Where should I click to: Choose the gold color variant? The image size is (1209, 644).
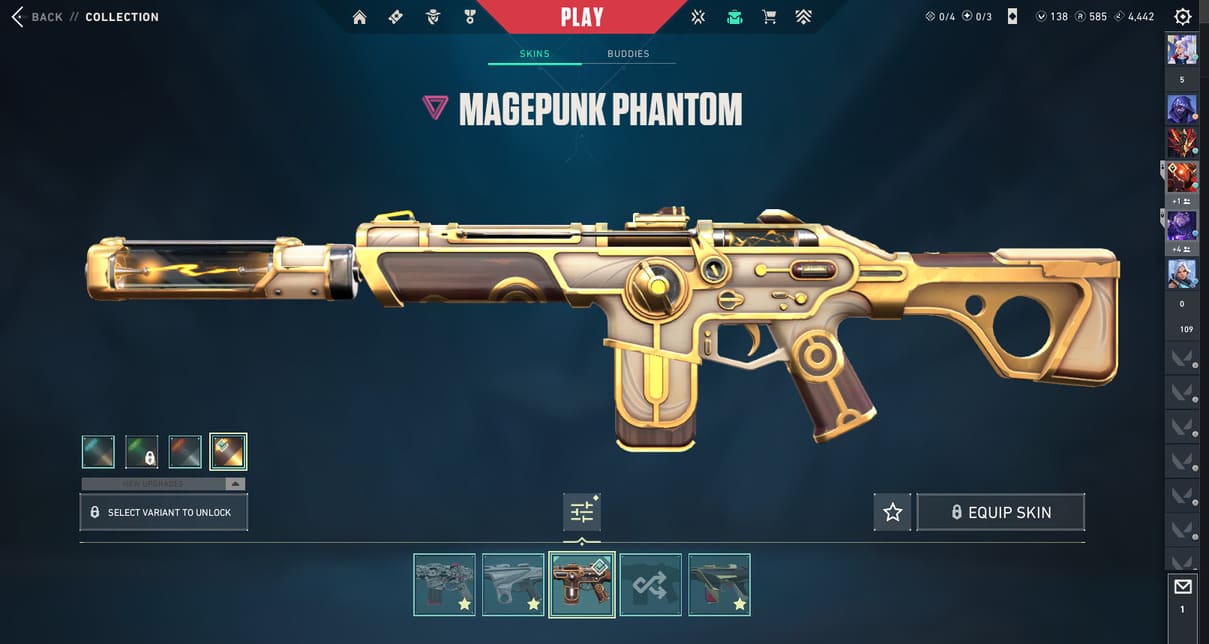(228, 452)
